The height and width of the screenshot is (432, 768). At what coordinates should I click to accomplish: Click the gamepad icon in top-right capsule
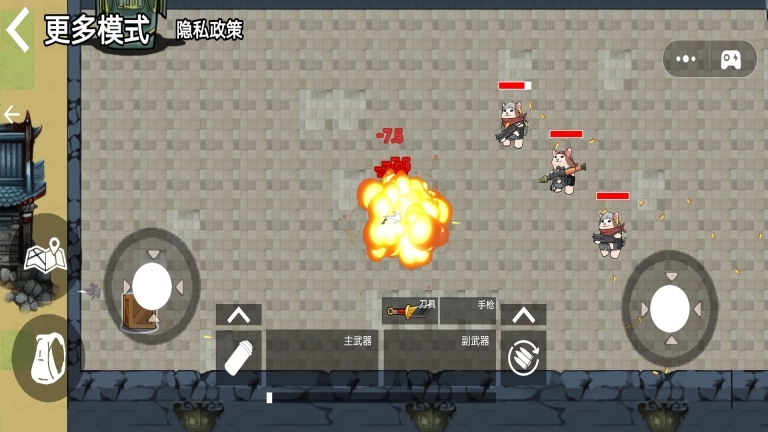731,59
